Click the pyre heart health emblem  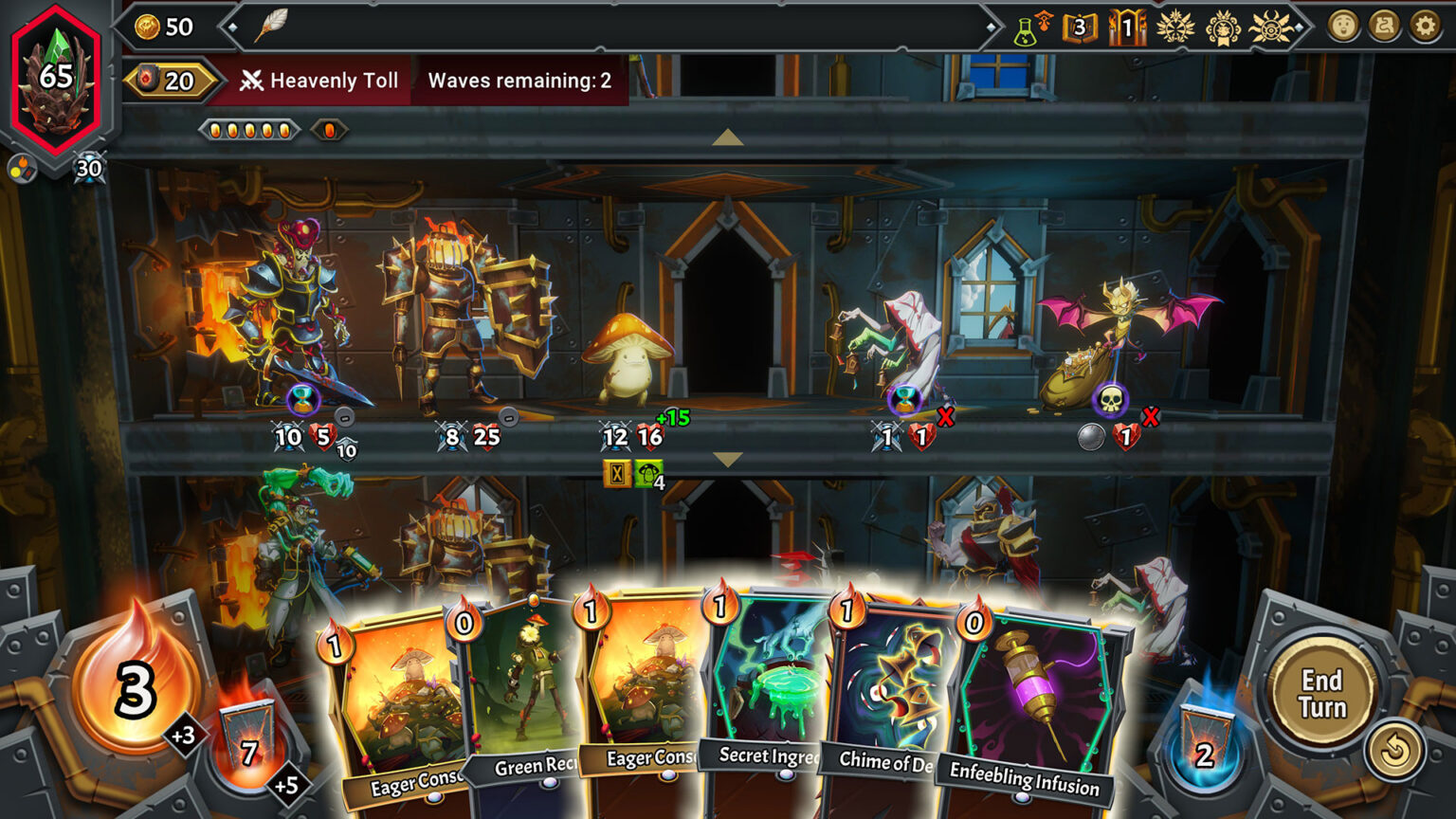click(x=56, y=79)
